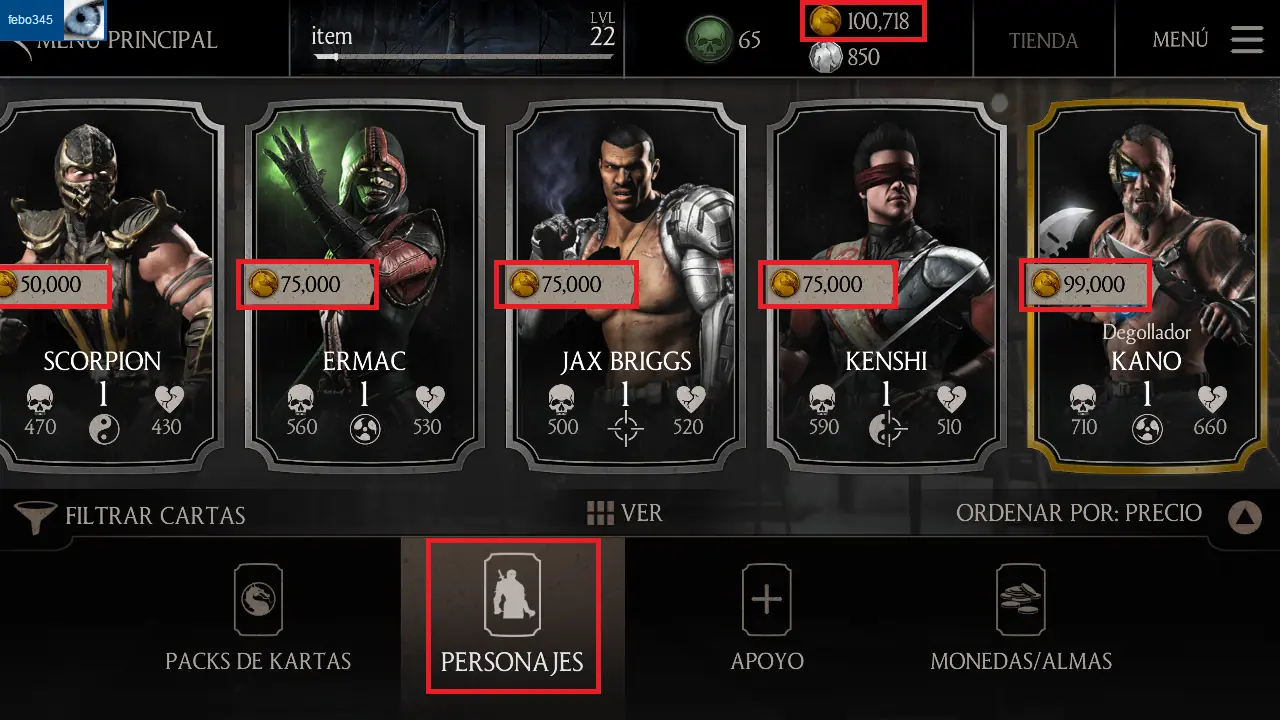Change Ordenar Por: Precio sorting
The height and width of the screenshot is (720, 1280).
coord(1078,513)
